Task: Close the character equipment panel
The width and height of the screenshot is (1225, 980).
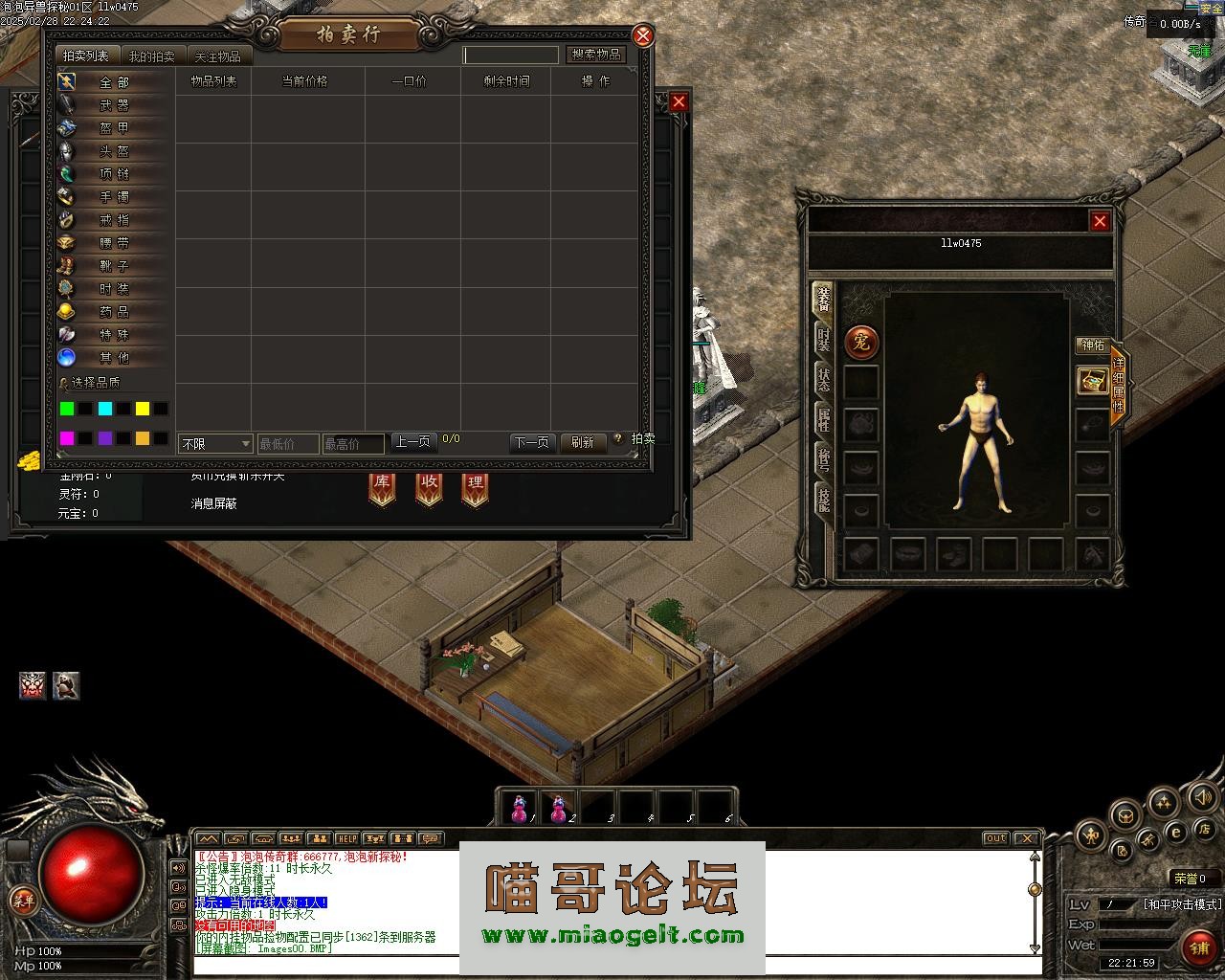Action: point(1100,221)
